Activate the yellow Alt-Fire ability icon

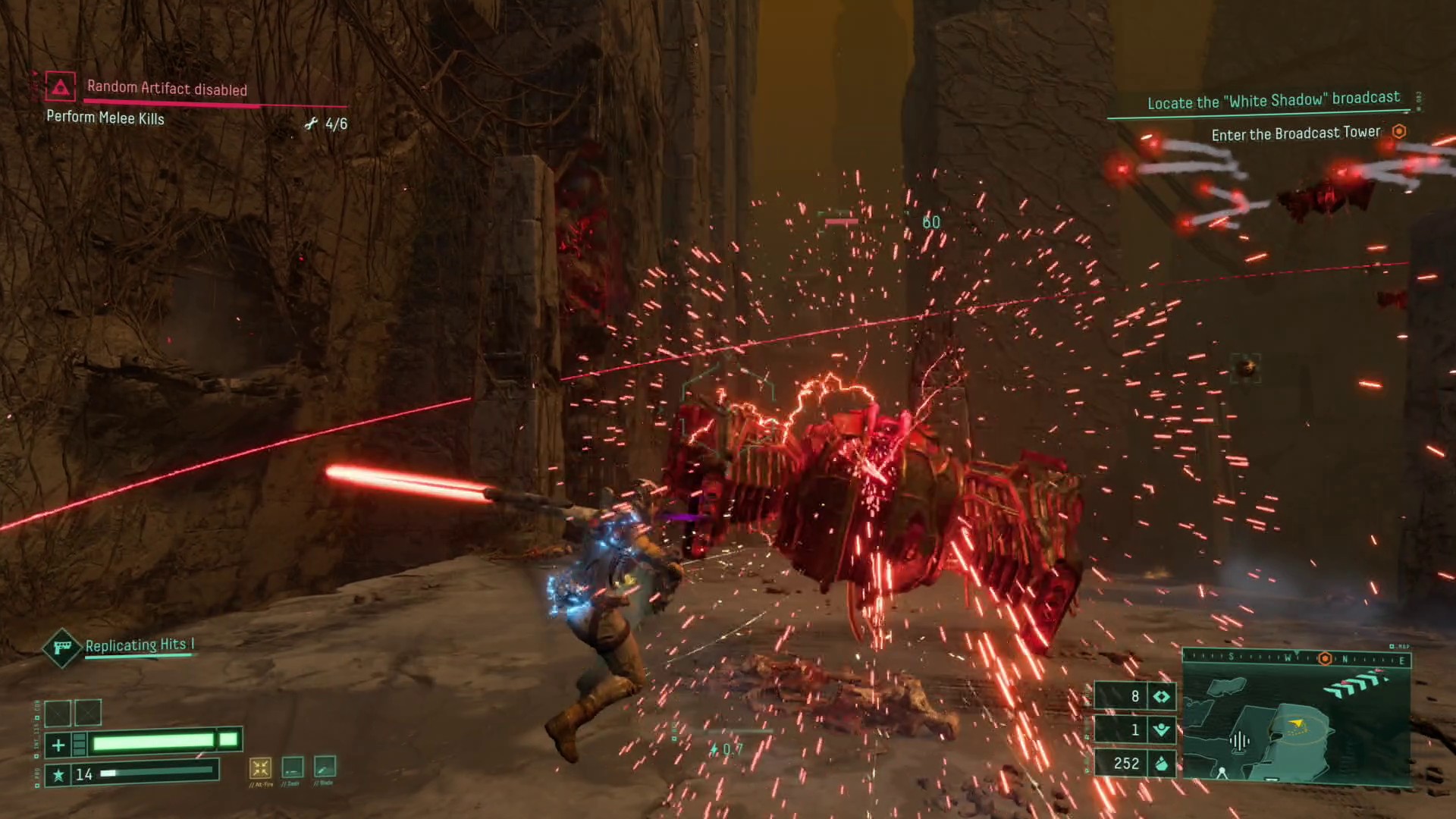(x=260, y=768)
